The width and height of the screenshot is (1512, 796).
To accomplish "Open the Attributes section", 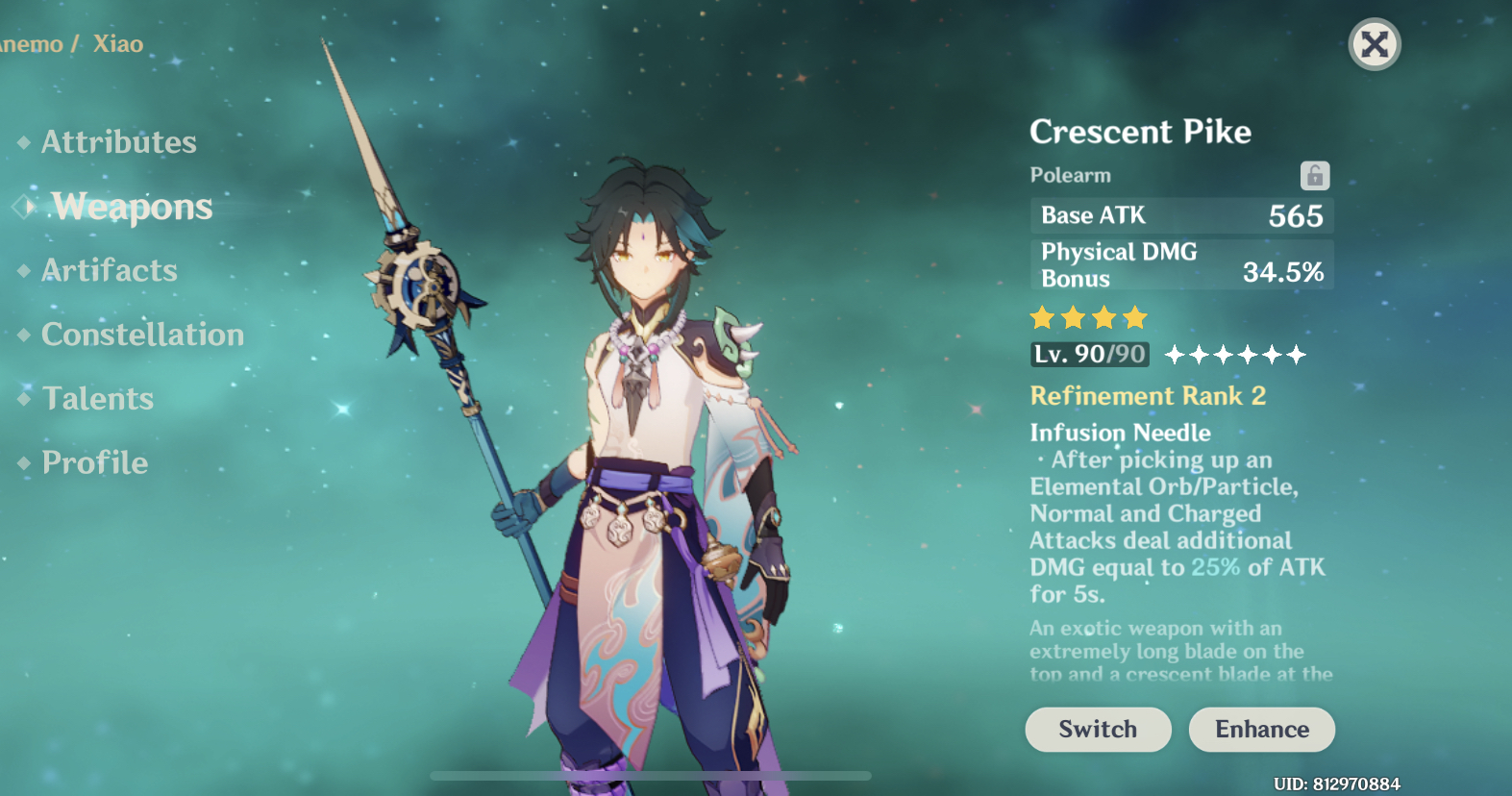I will (118, 142).
